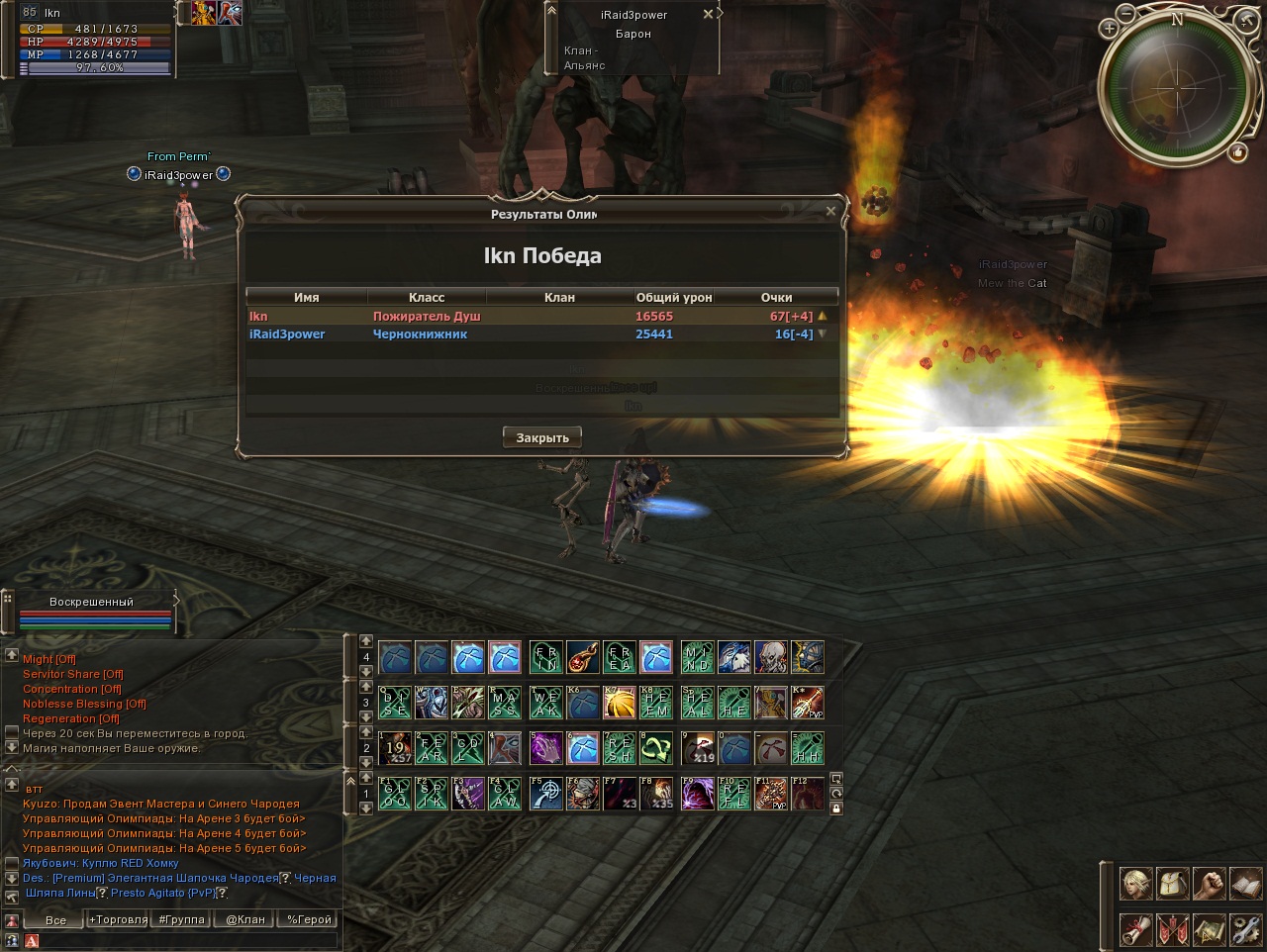This screenshot has width=1267, height=952.
Task: Activate the F12 hotbar skill
Action: point(808,794)
